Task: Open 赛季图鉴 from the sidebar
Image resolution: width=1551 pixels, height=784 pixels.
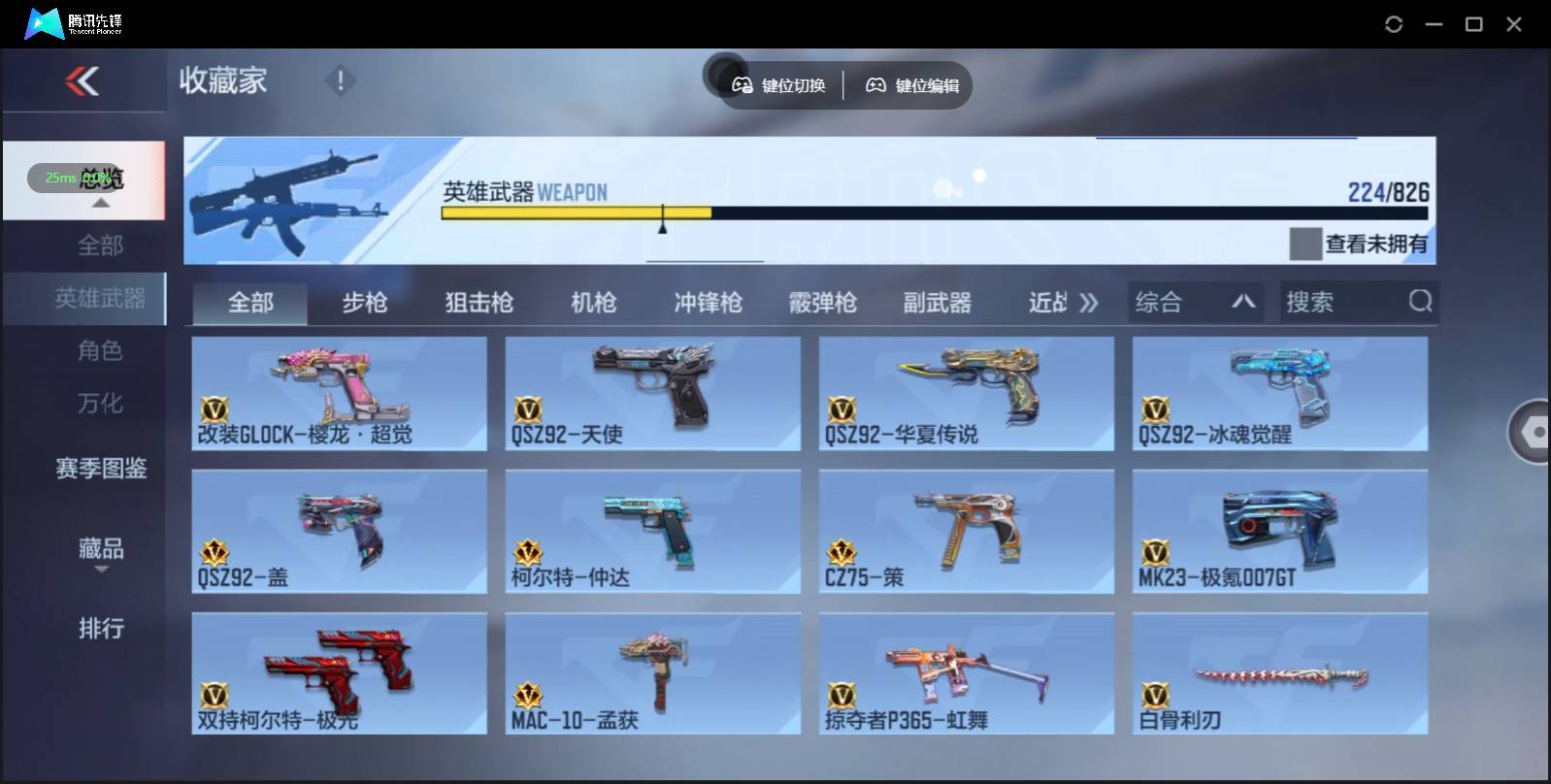Action: tap(100, 470)
